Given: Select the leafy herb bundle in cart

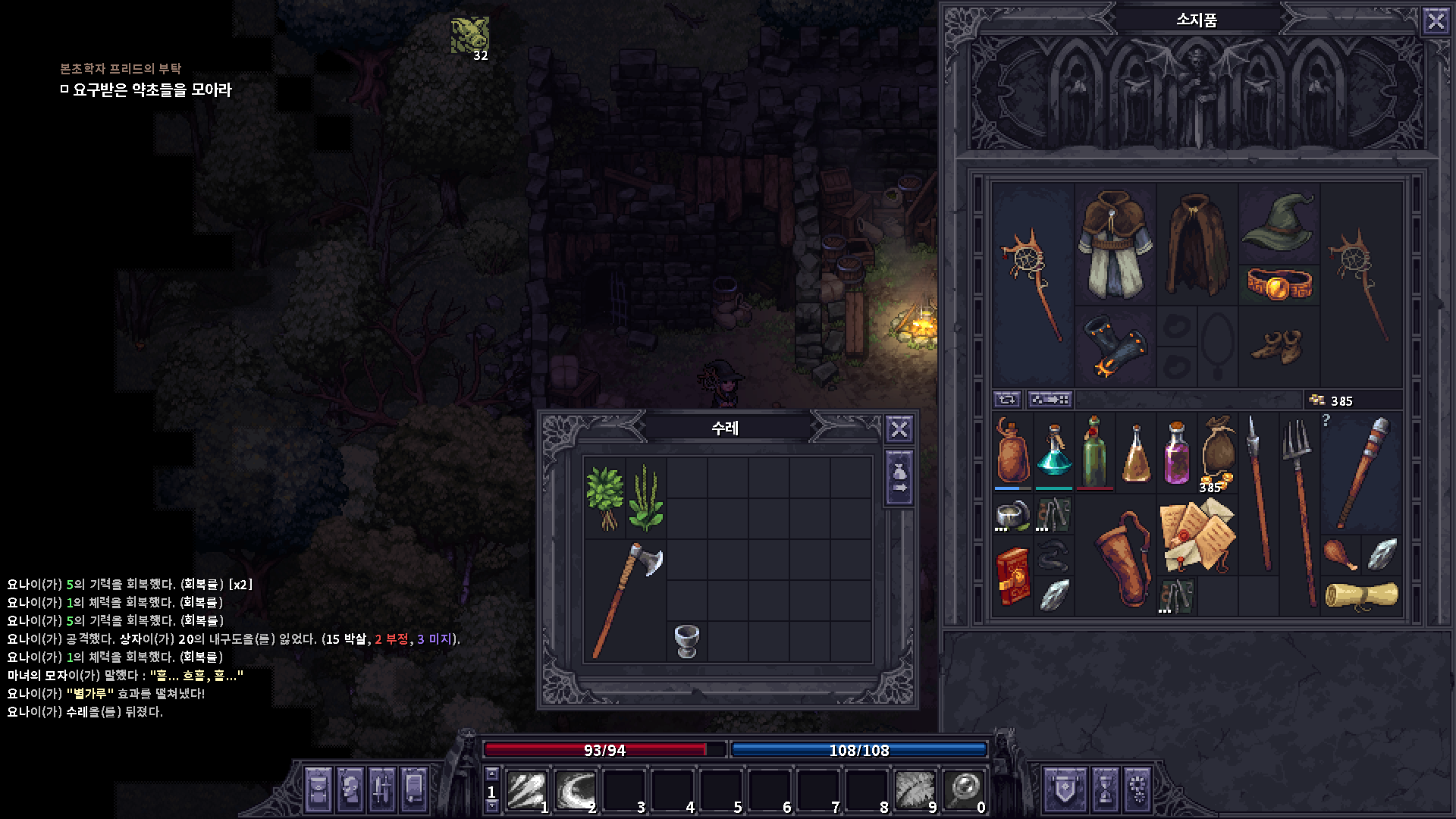Looking at the screenshot, I should pyautogui.click(x=604, y=497).
